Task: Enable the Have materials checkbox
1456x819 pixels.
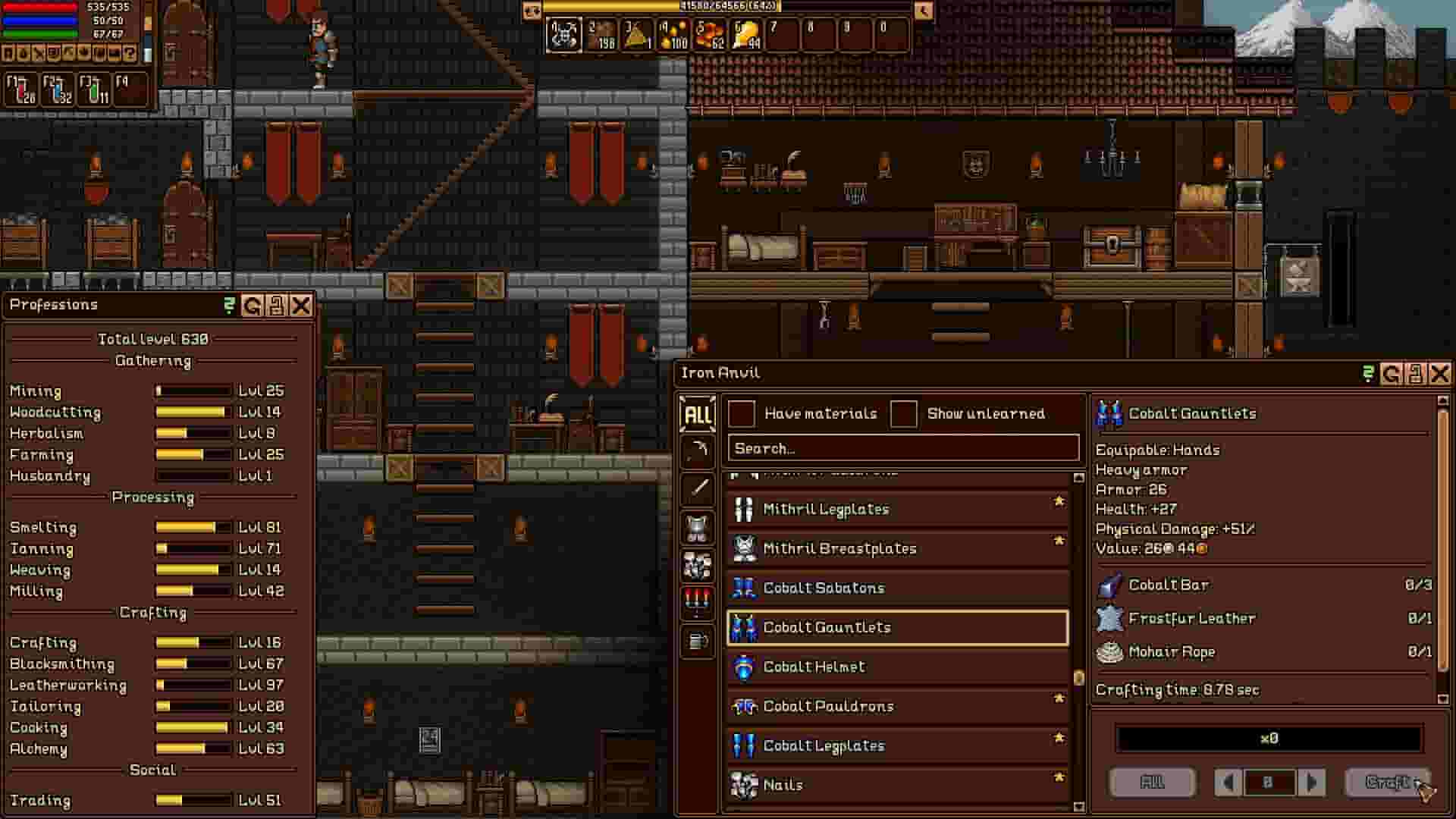Action: [x=742, y=413]
